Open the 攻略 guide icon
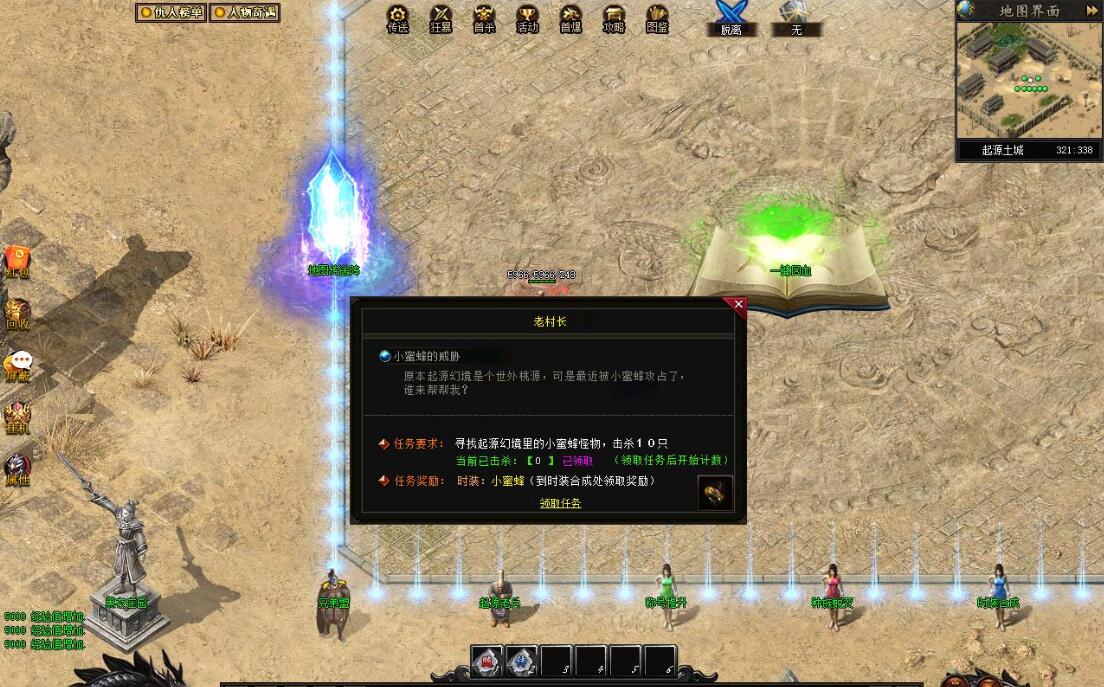The width and height of the screenshot is (1104, 687). [613, 18]
